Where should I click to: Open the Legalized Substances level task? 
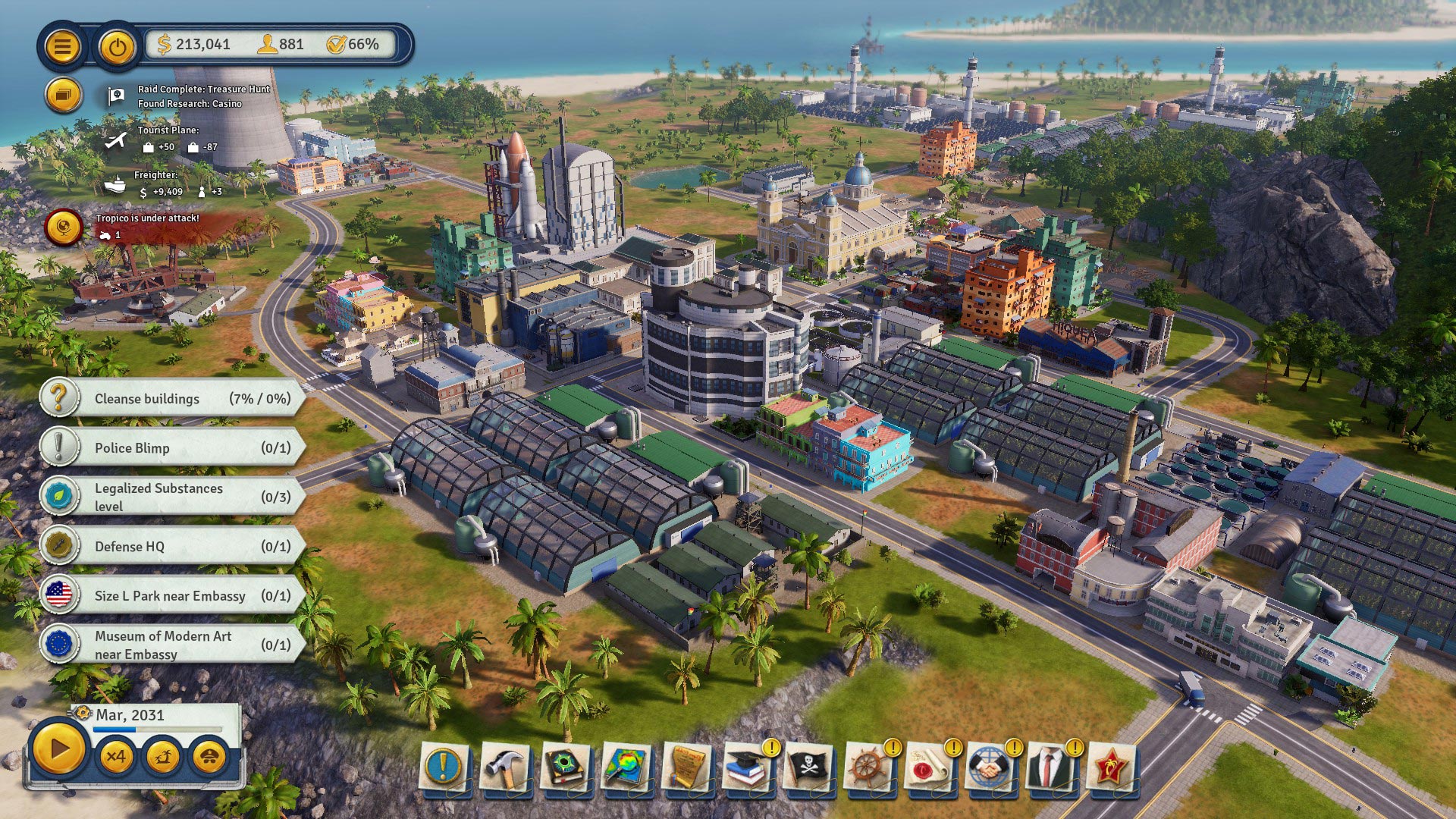[173, 497]
